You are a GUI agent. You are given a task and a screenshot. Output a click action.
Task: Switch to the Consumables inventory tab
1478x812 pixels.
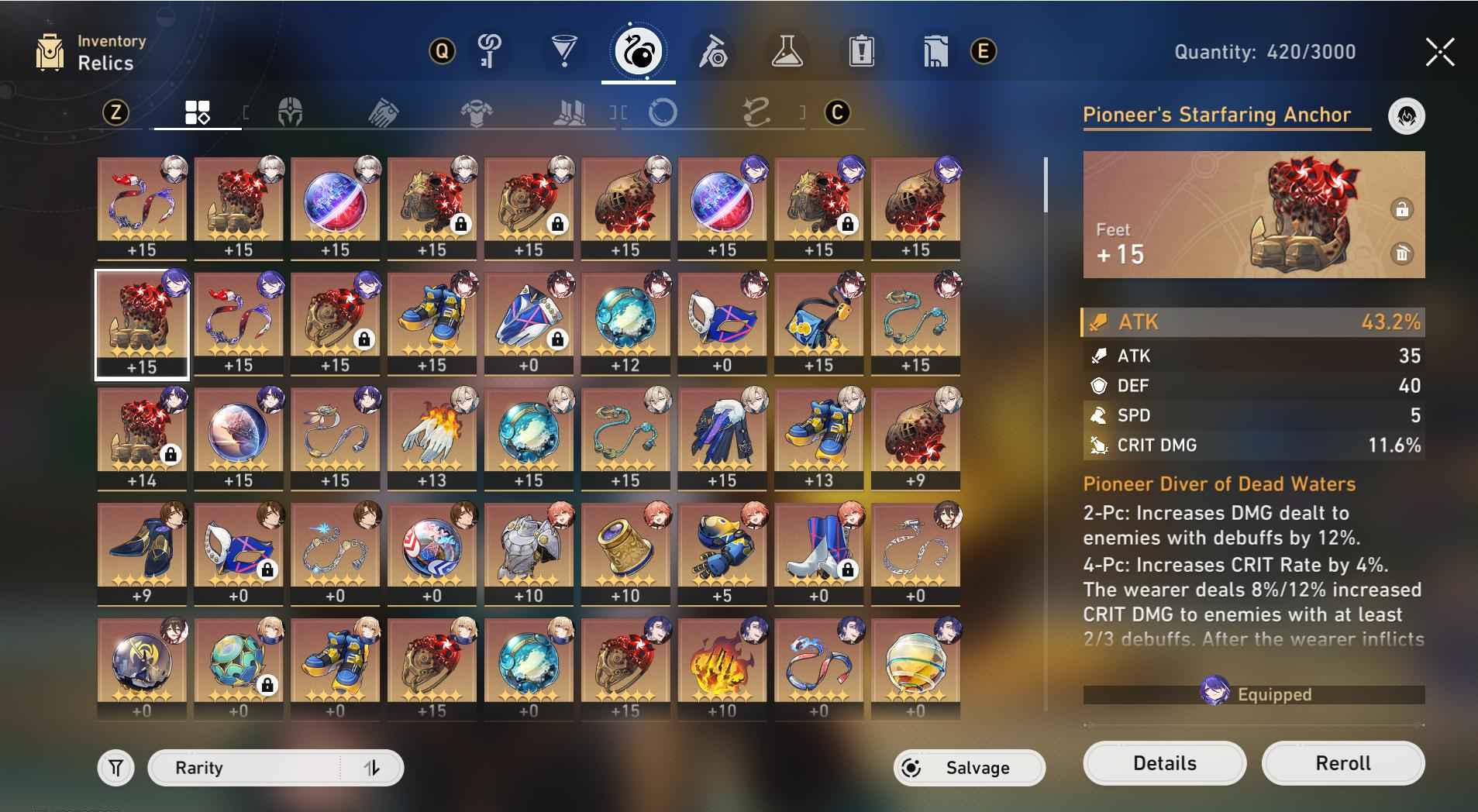(x=787, y=52)
